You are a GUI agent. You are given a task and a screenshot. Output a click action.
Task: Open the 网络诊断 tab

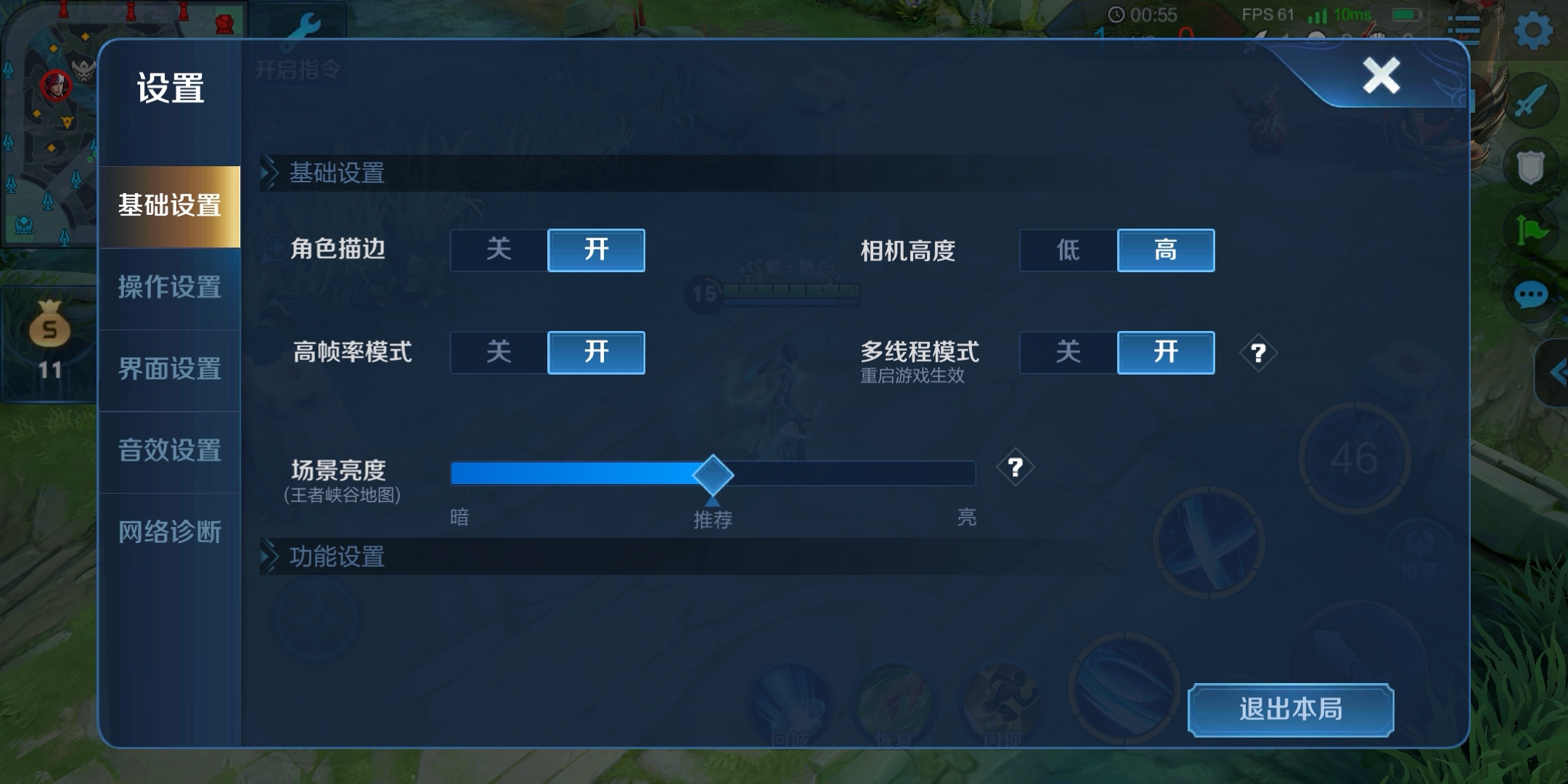coord(169,532)
